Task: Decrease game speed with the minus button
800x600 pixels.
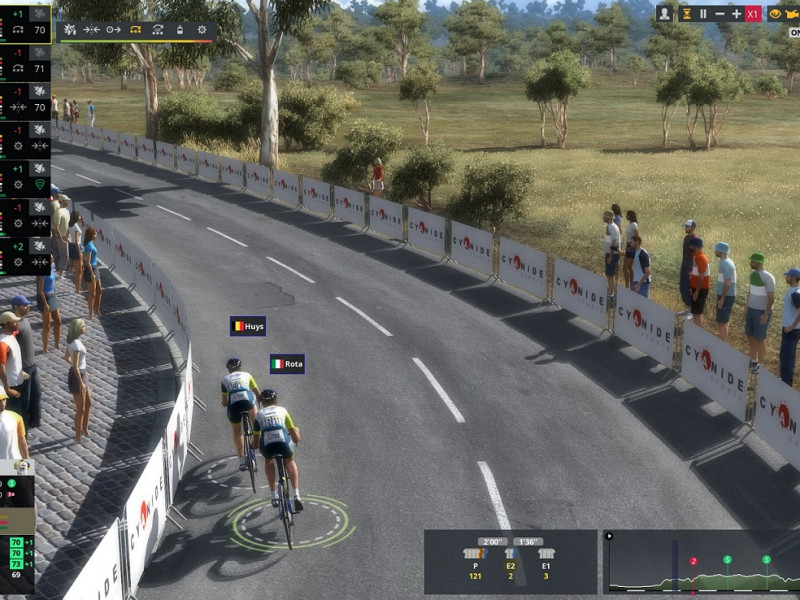Action: [720, 14]
